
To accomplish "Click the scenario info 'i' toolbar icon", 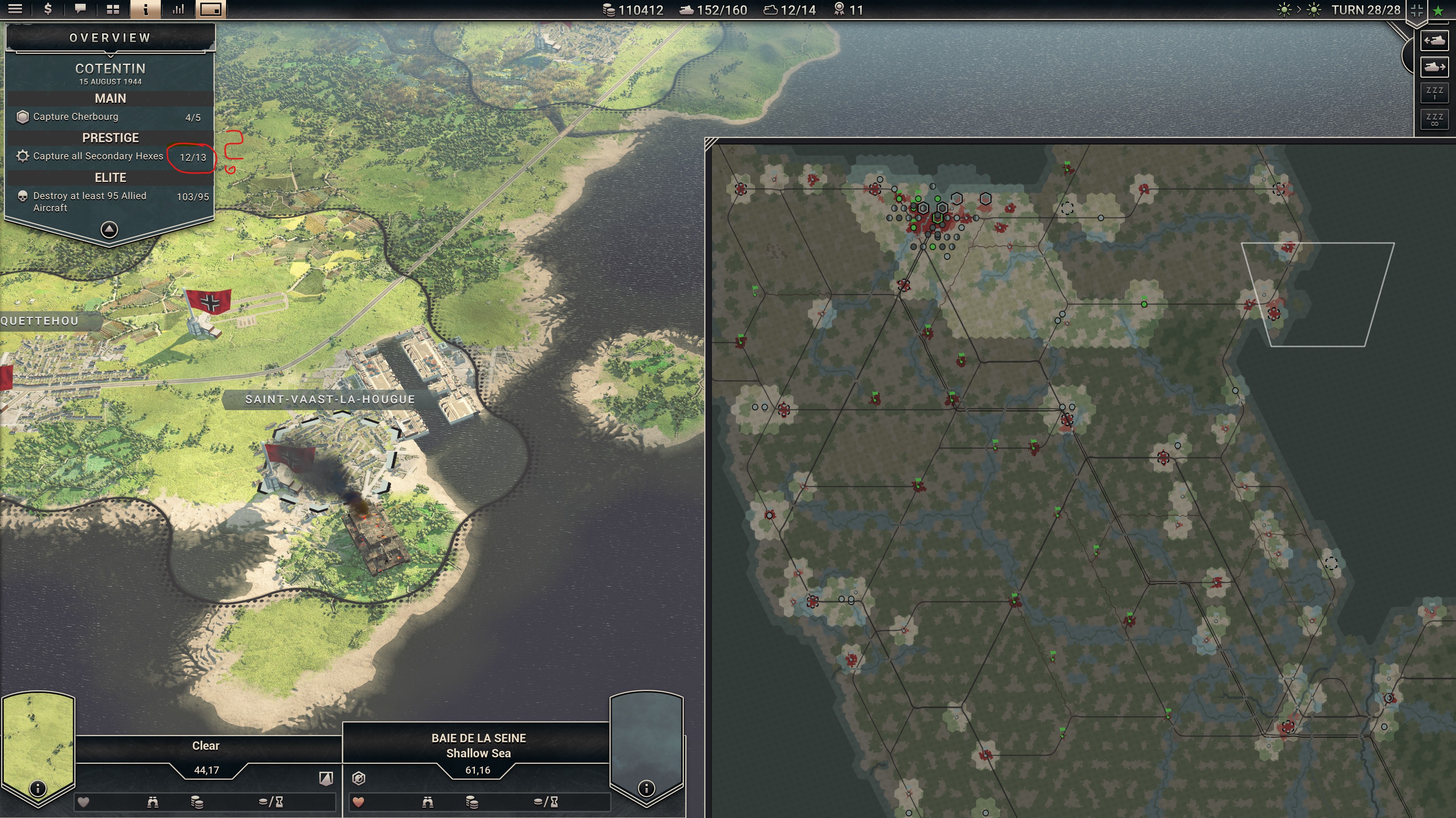I will click(x=146, y=9).
